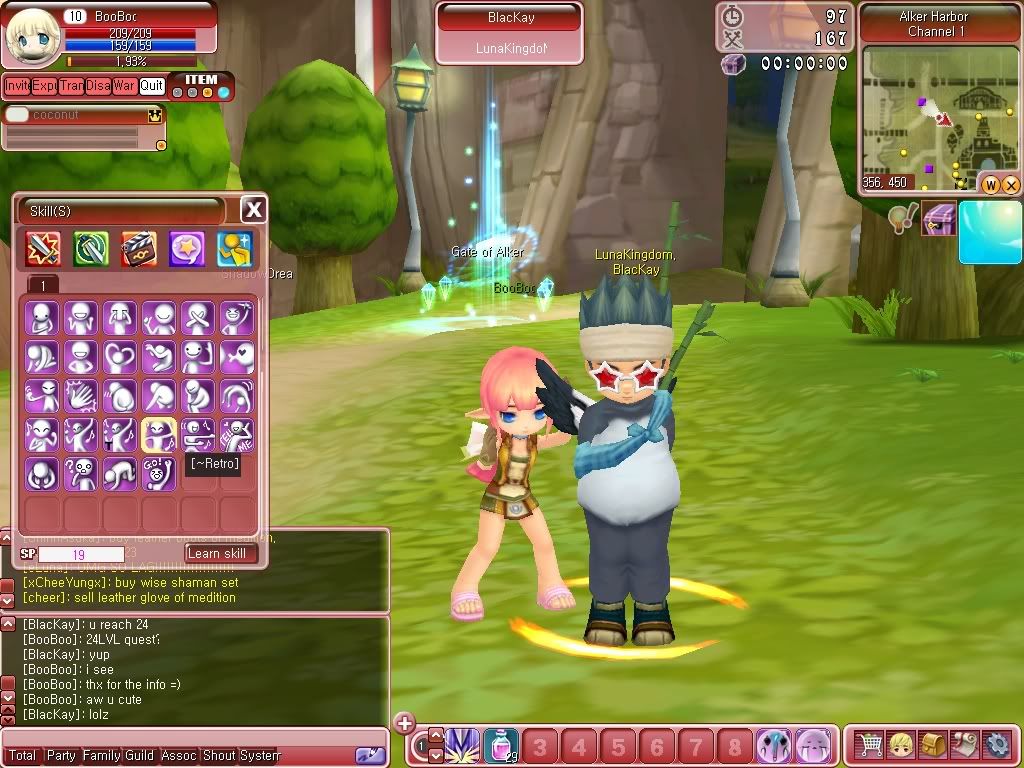Open the crossed swords skill category

point(43,249)
